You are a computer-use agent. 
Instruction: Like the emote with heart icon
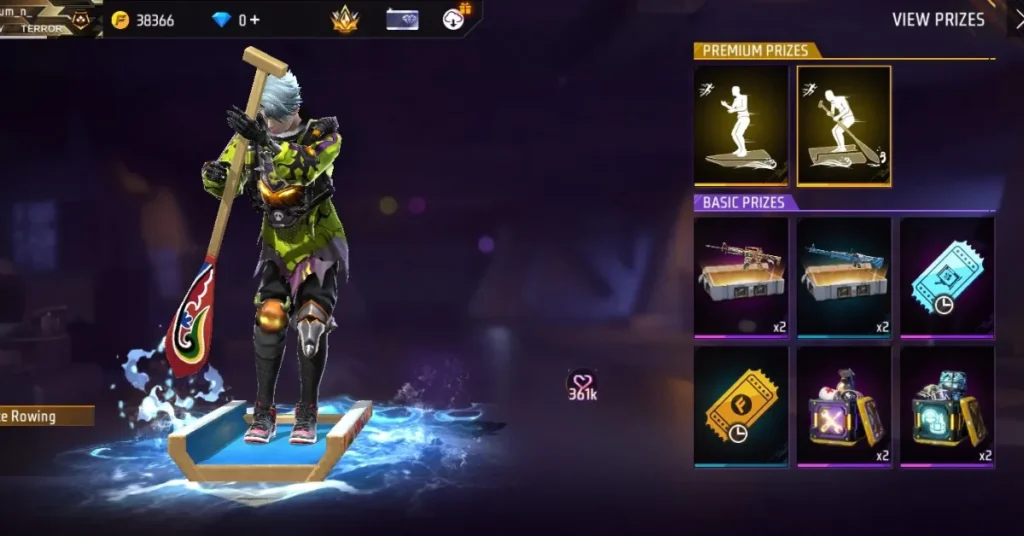[581, 381]
